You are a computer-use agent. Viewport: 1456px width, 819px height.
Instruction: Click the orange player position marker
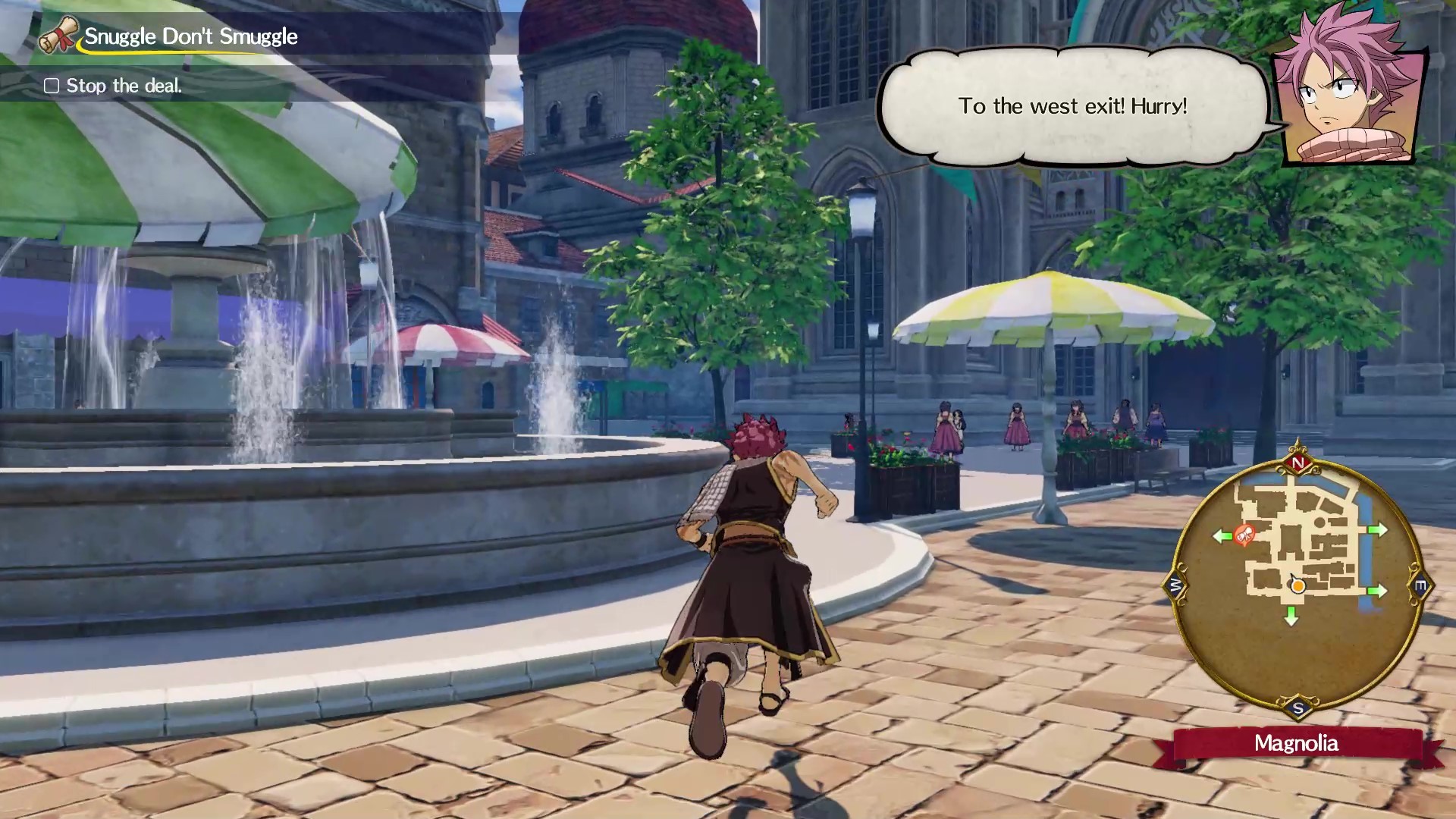coord(1298,586)
